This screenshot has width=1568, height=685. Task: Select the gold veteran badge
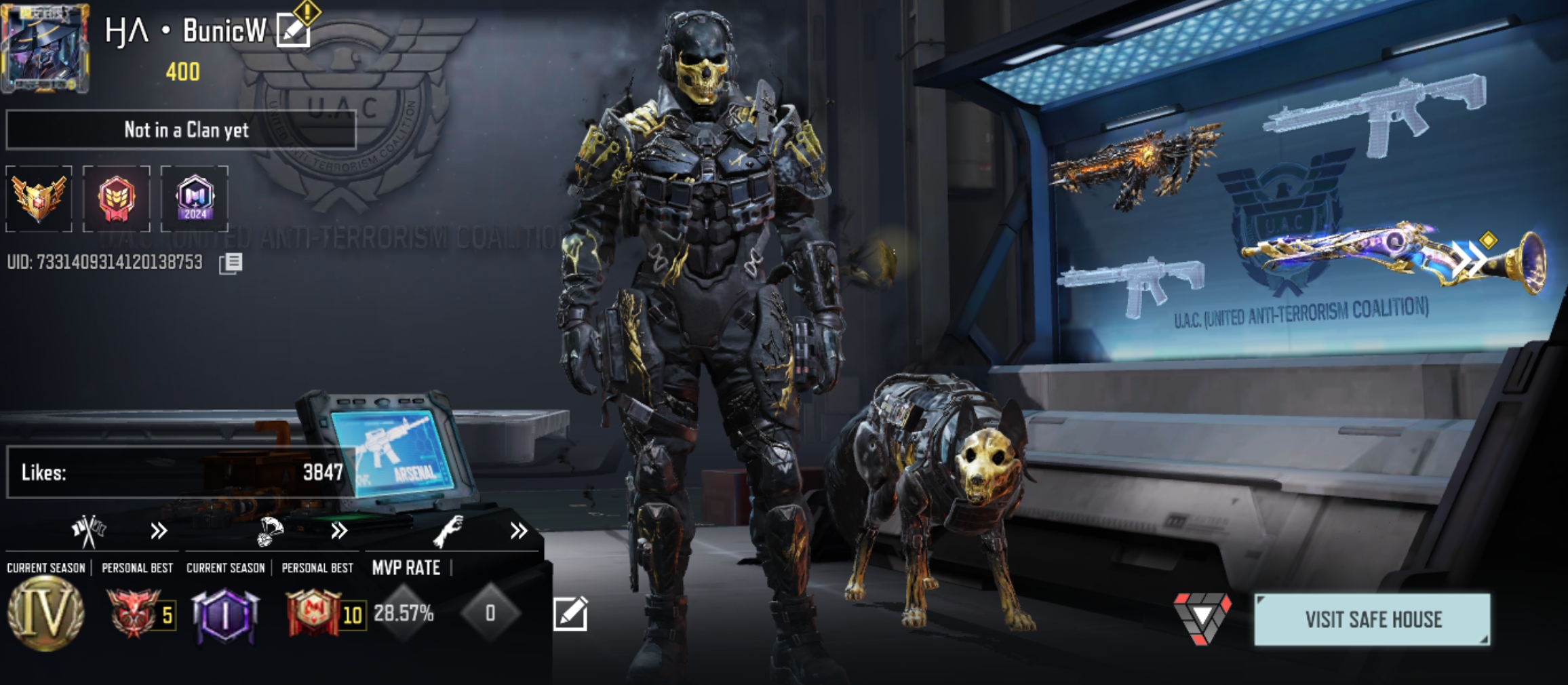click(39, 197)
